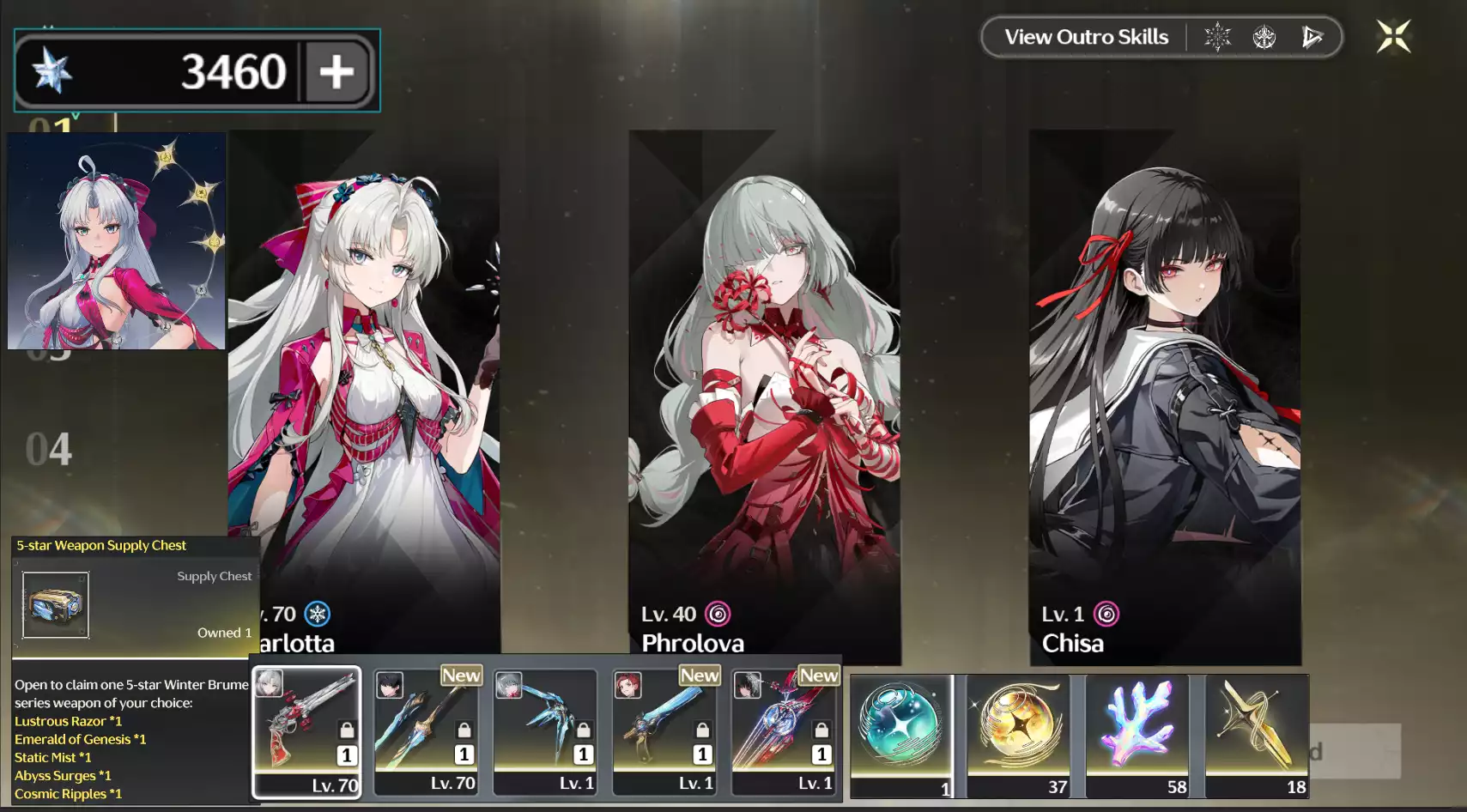1467x812 pixels.
Task: Add more Astrite with the plus button
Action: click(x=336, y=71)
